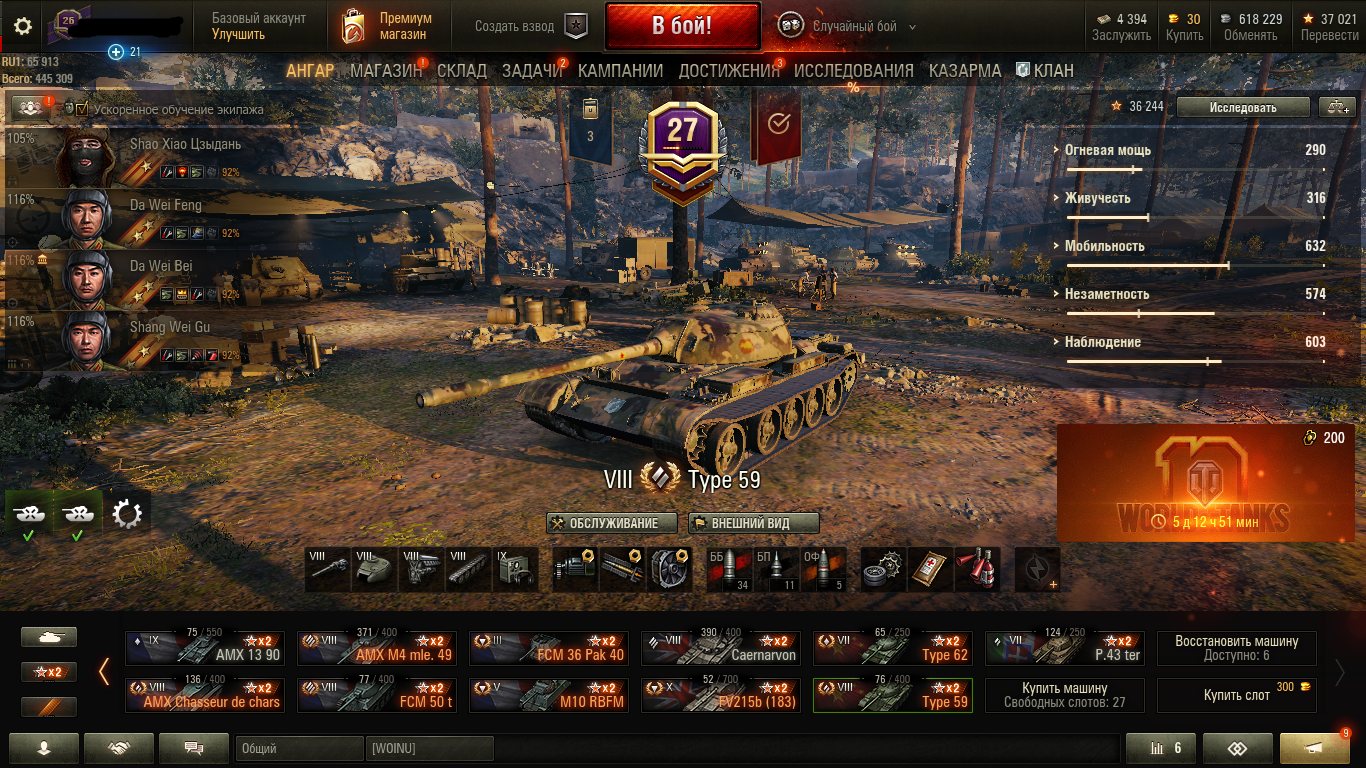Viewport: 1366px width, 768px height.
Task: Open Восстановить машину vehicle recovery
Action: pos(1236,648)
